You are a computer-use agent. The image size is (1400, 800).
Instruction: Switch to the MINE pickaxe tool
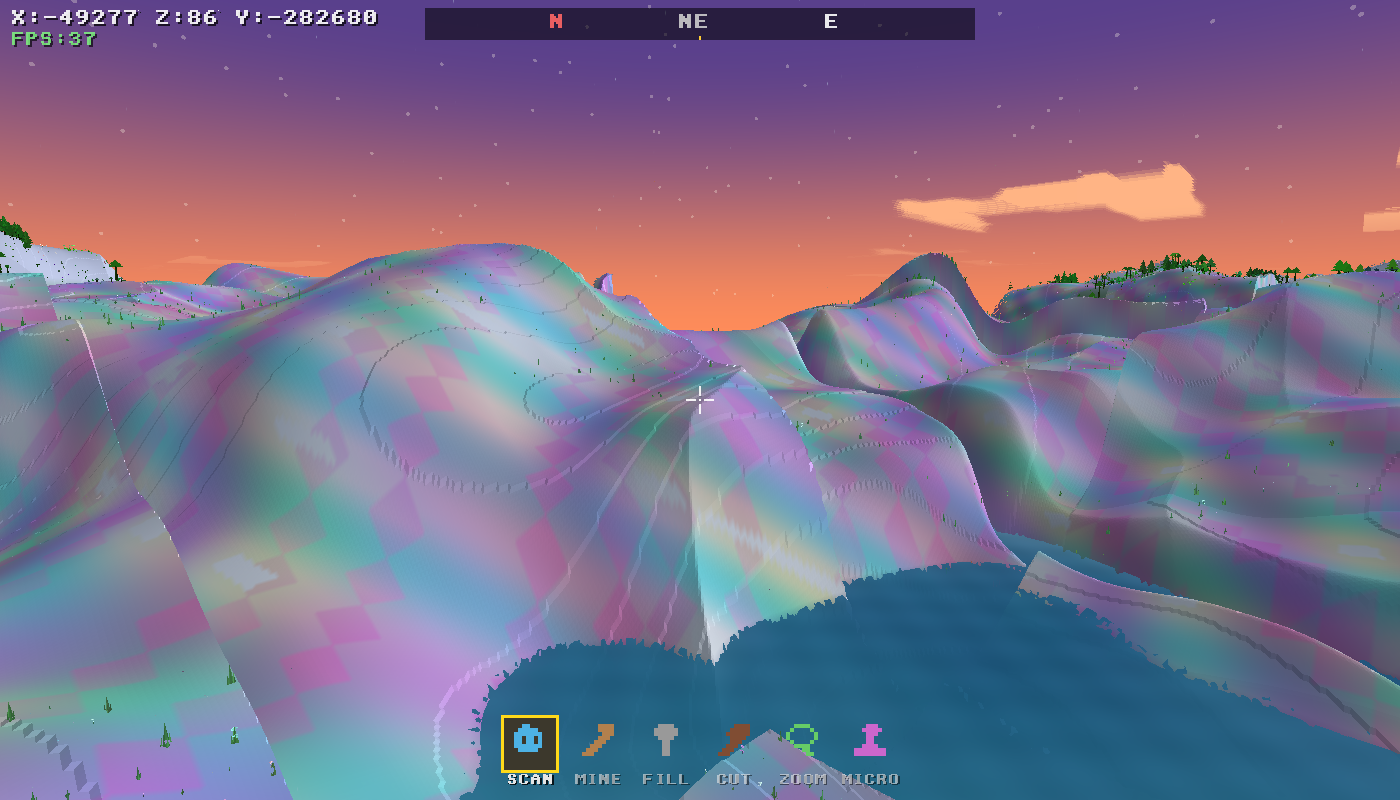(x=597, y=741)
